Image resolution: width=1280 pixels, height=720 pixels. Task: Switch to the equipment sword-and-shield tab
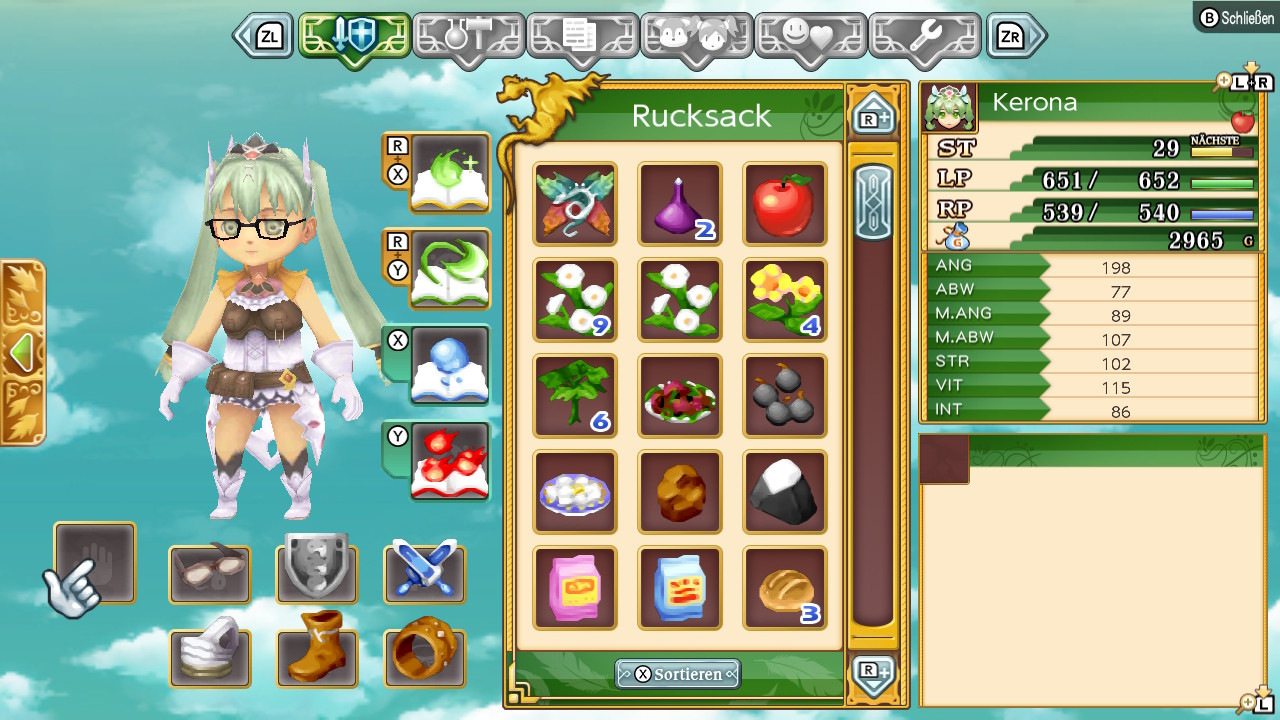pos(355,39)
